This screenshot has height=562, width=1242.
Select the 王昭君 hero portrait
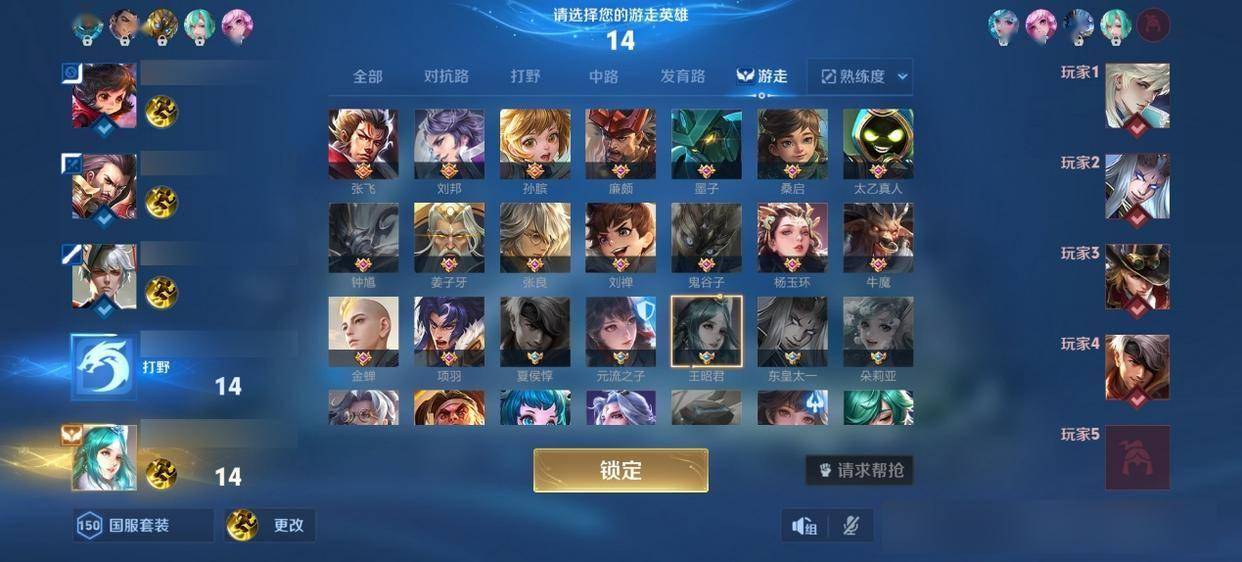(706, 331)
